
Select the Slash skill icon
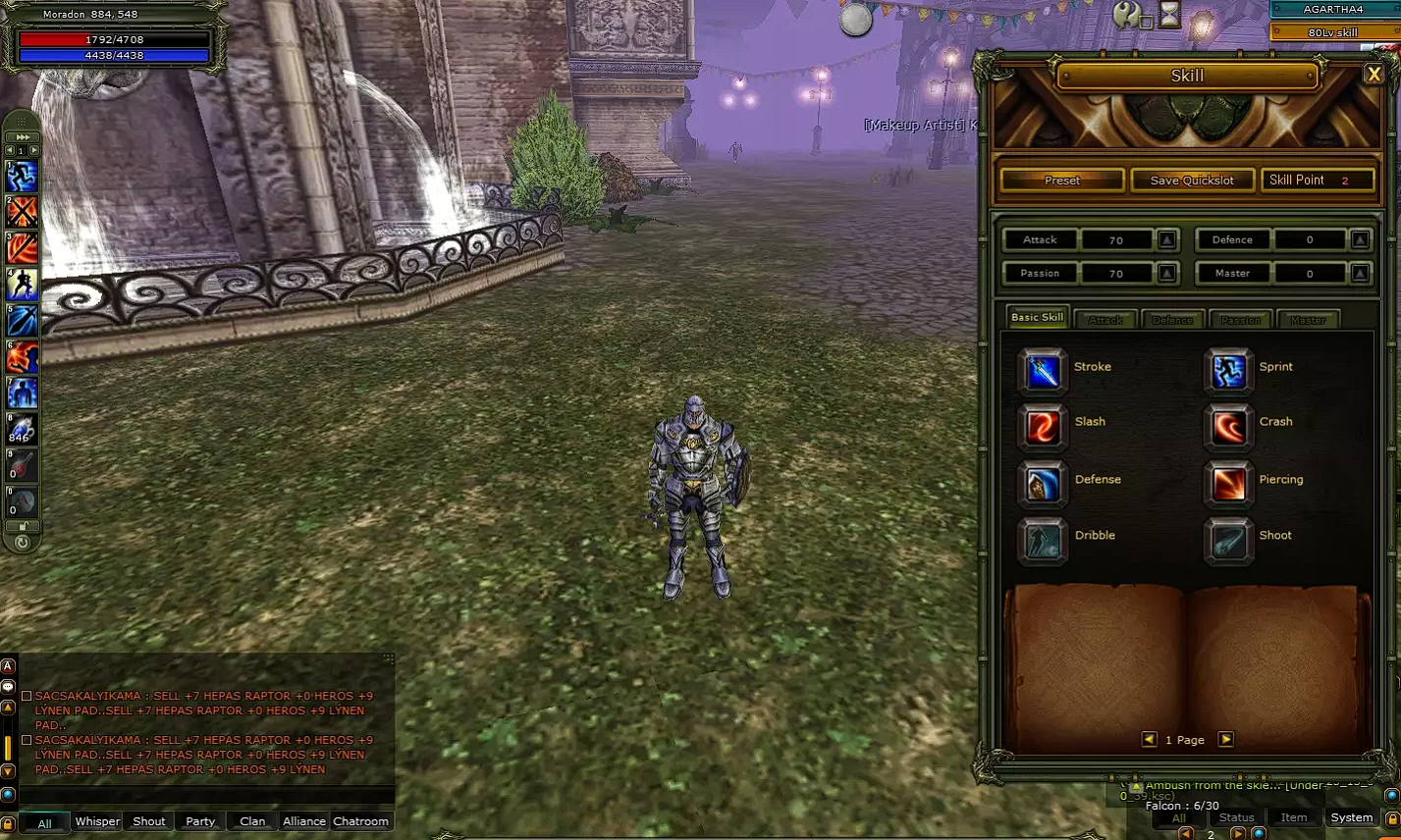tap(1042, 428)
